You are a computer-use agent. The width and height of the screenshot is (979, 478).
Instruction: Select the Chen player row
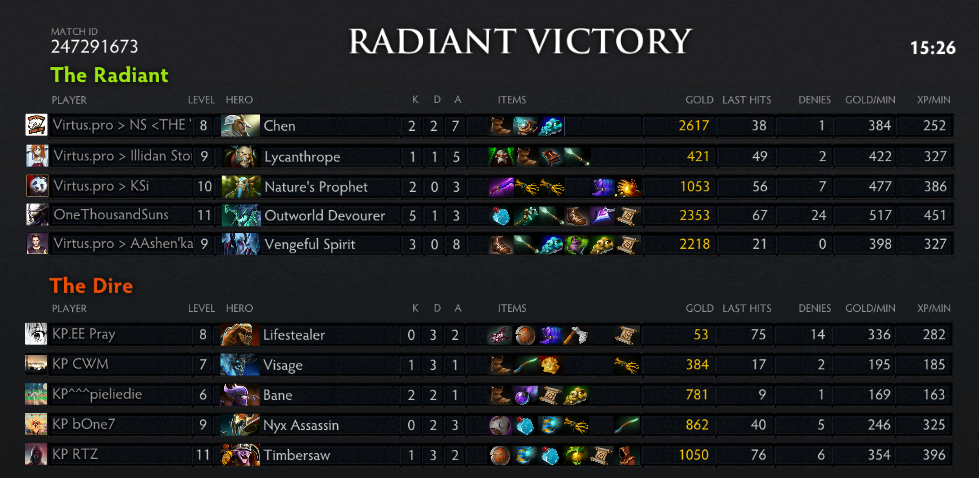point(500,126)
